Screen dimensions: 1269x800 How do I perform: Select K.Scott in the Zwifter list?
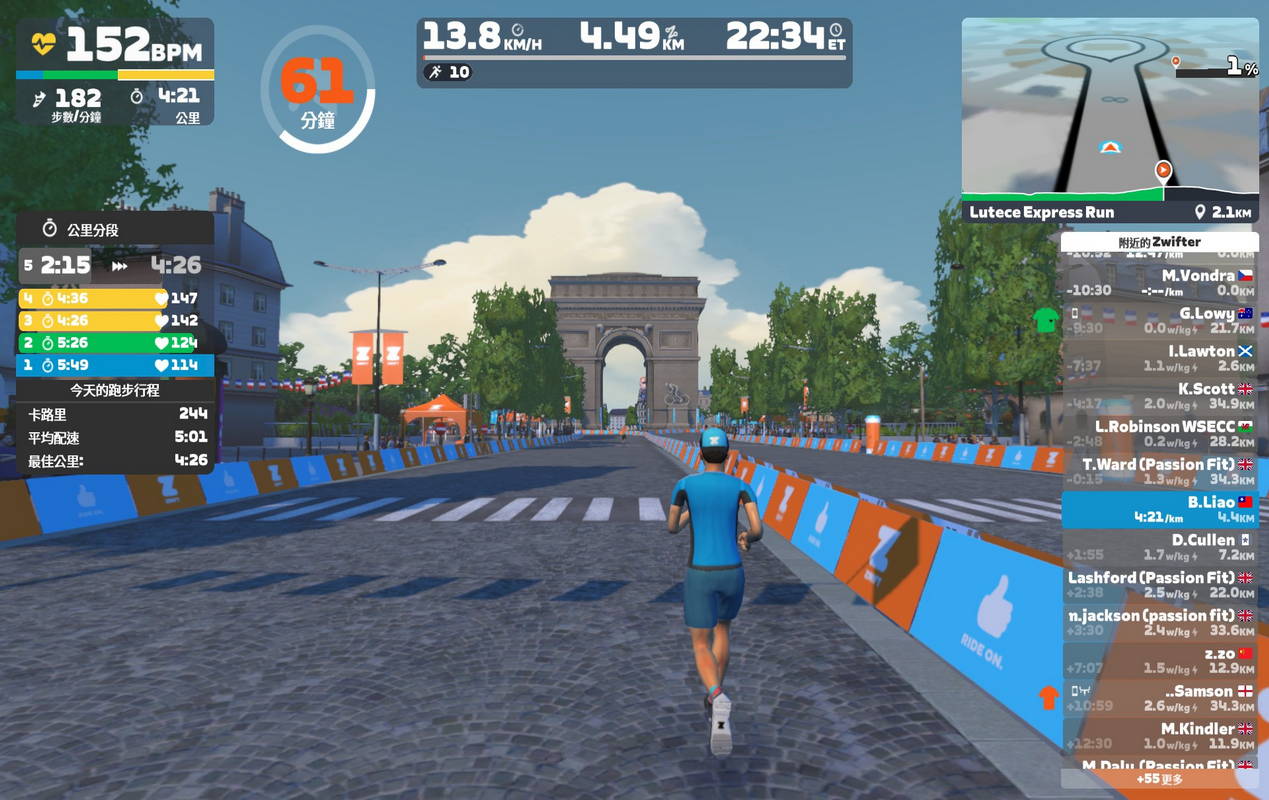point(1159,396)
